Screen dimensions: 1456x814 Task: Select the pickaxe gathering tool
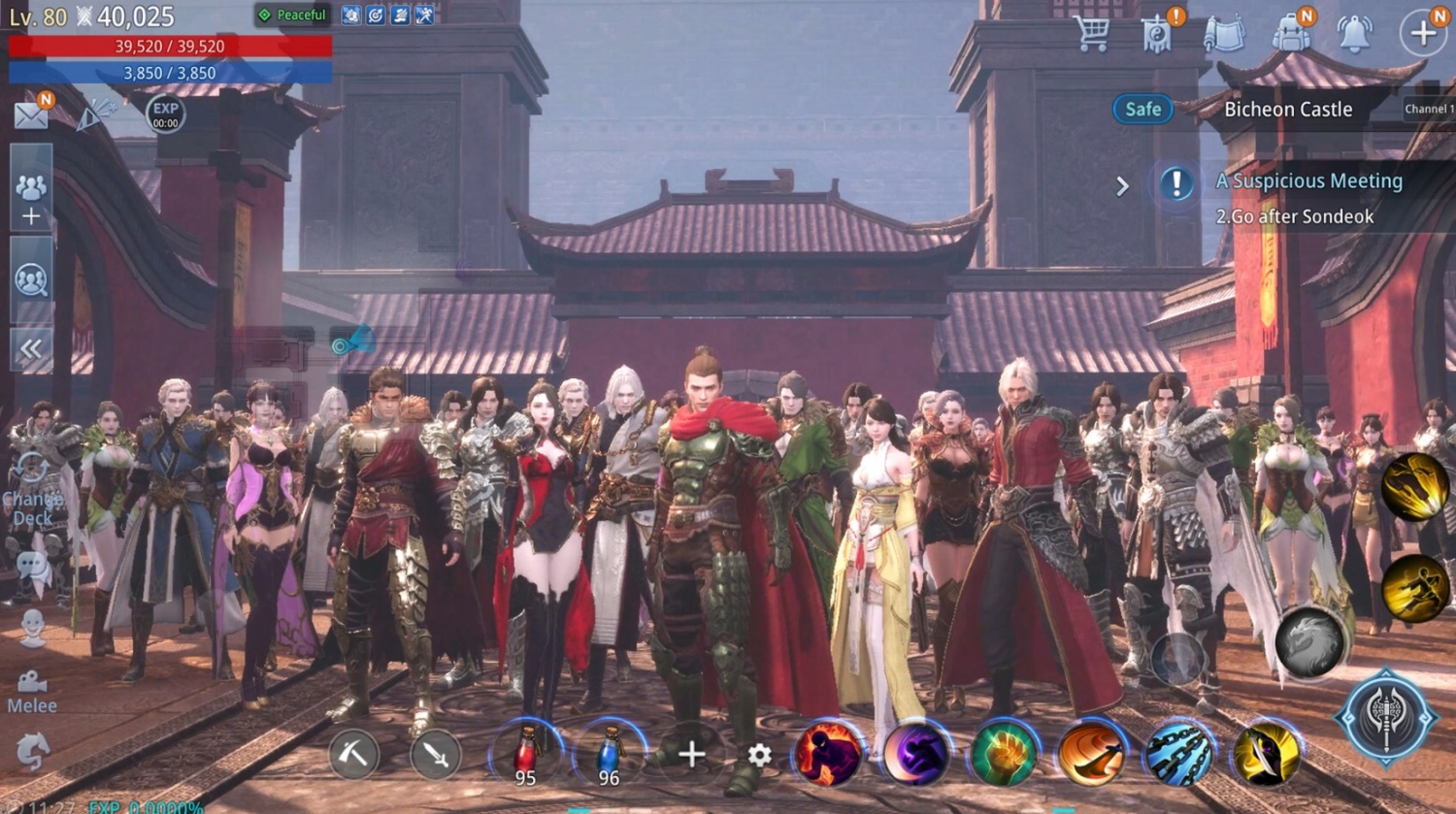pos(353,754)
